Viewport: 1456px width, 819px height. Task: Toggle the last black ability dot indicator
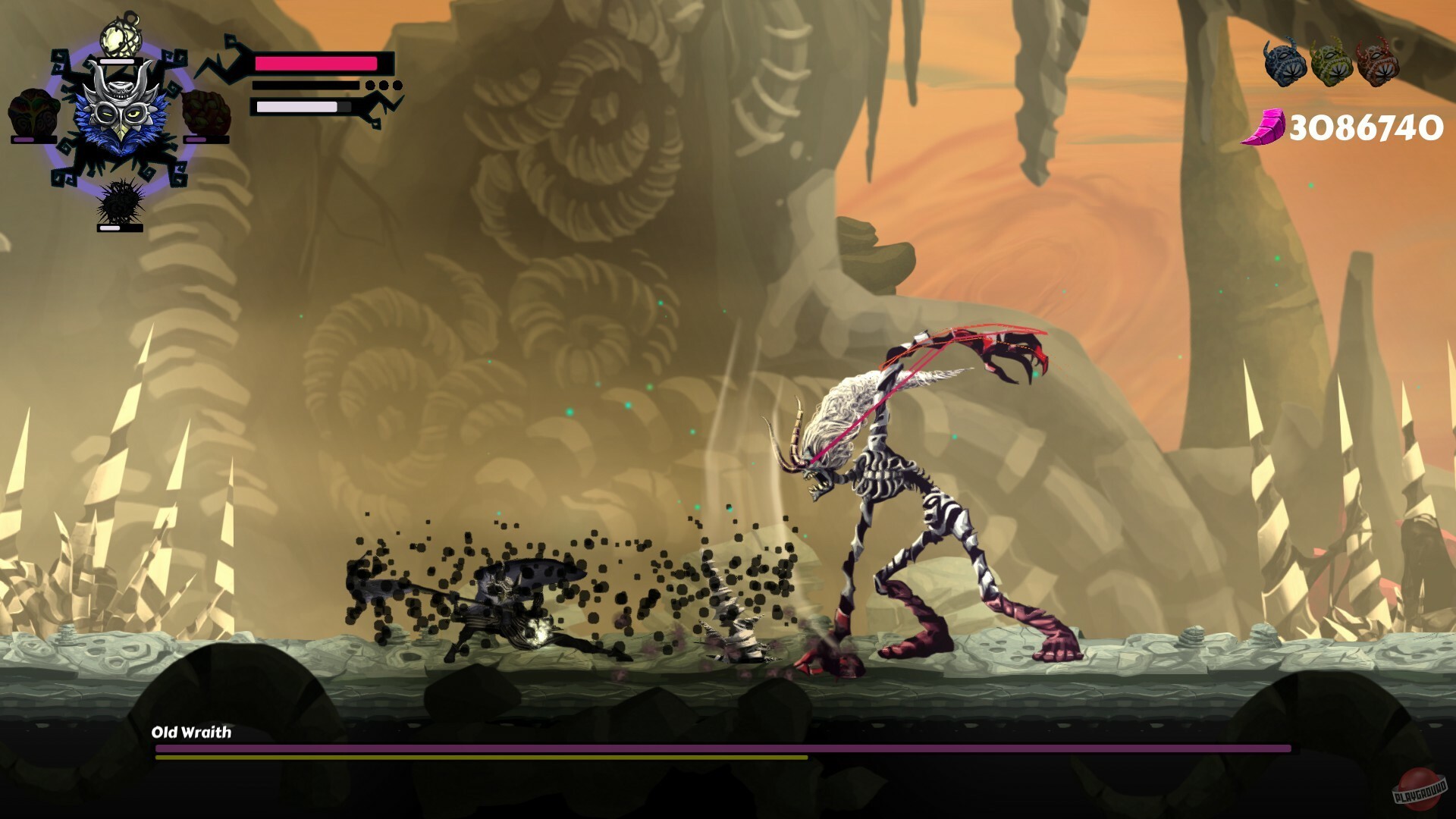[397, 86]
